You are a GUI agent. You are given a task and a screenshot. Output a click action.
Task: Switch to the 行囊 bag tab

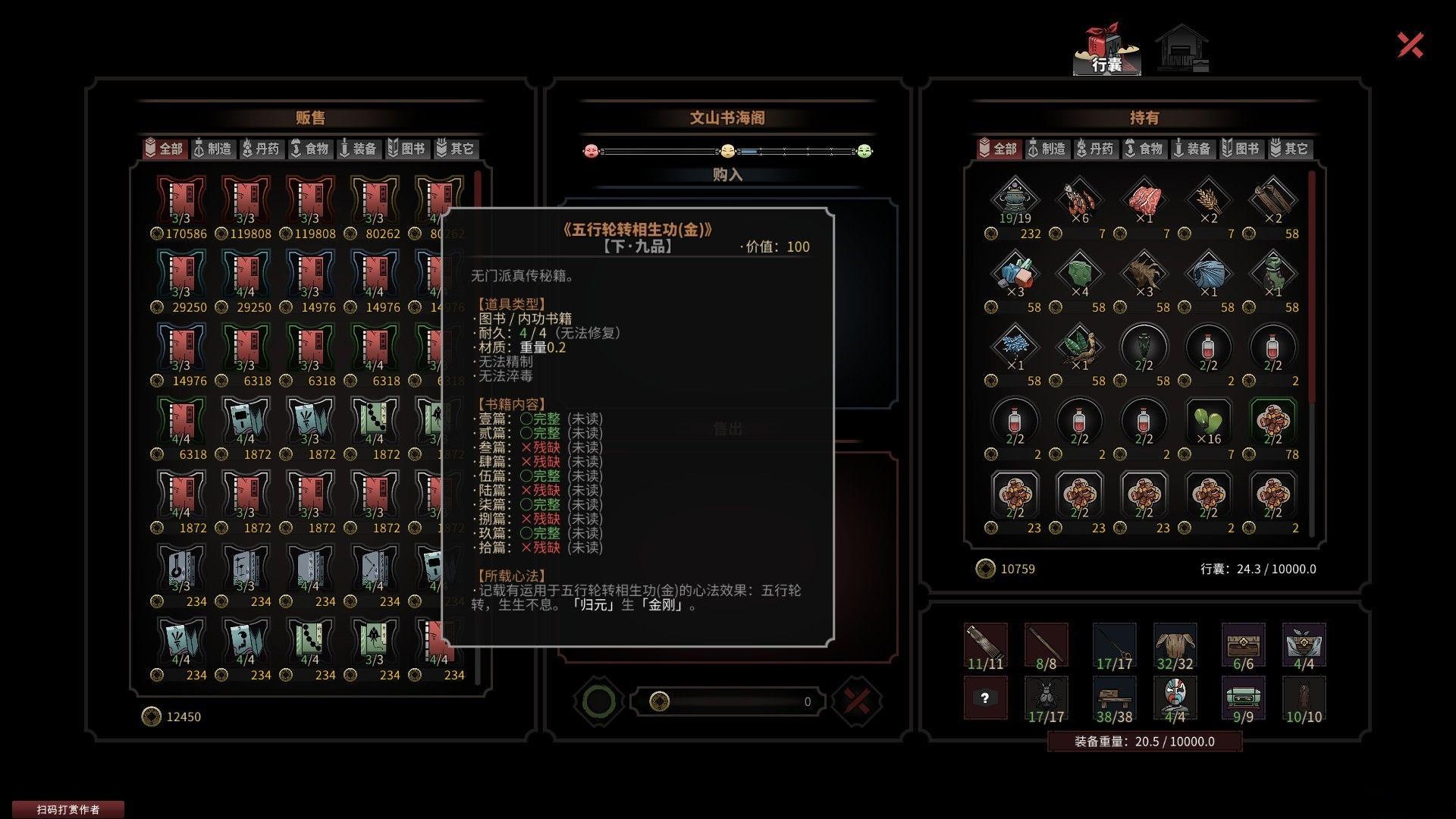tap(1106, 52)
